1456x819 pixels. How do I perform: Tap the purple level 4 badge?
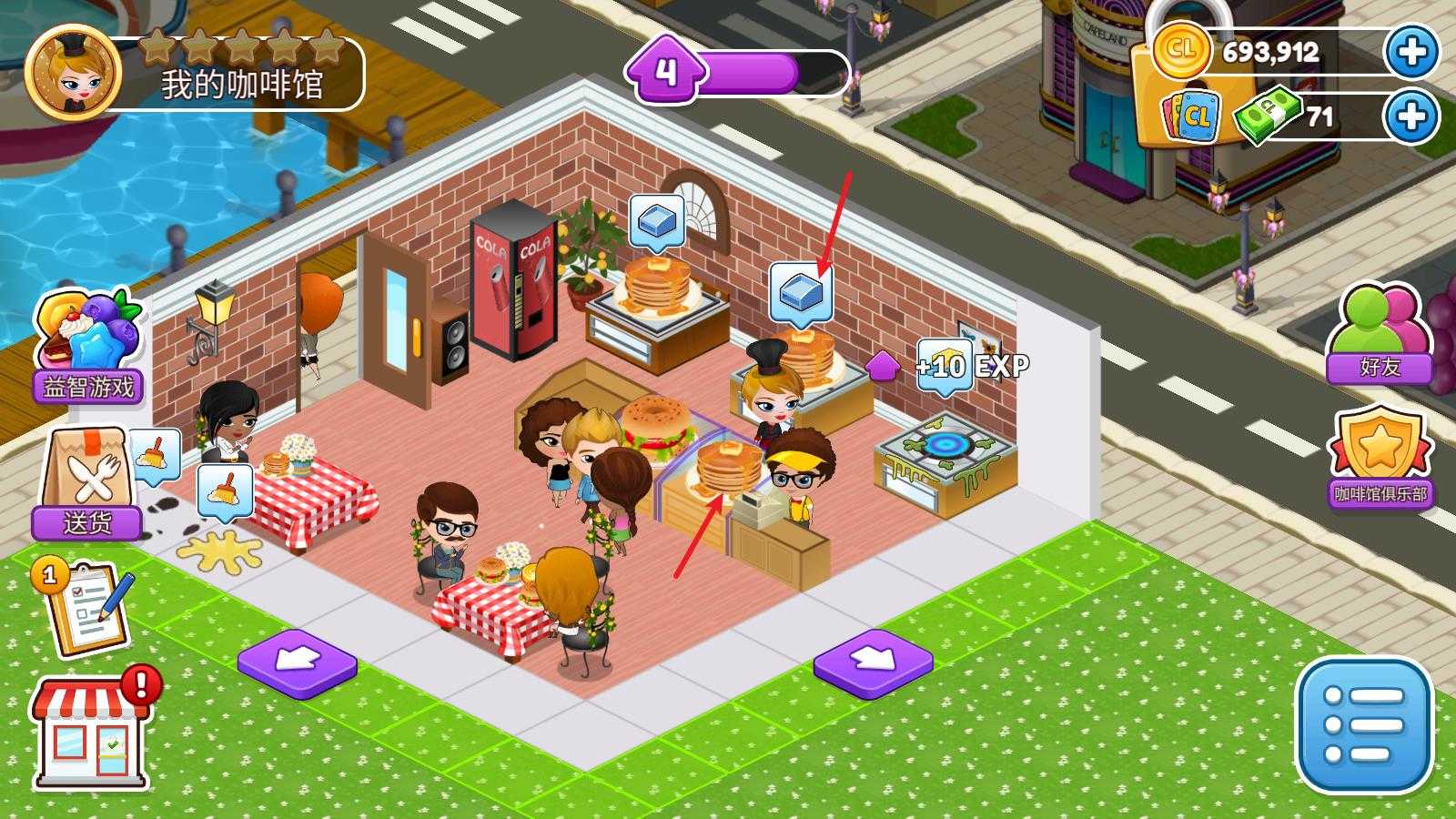point(667,70)
